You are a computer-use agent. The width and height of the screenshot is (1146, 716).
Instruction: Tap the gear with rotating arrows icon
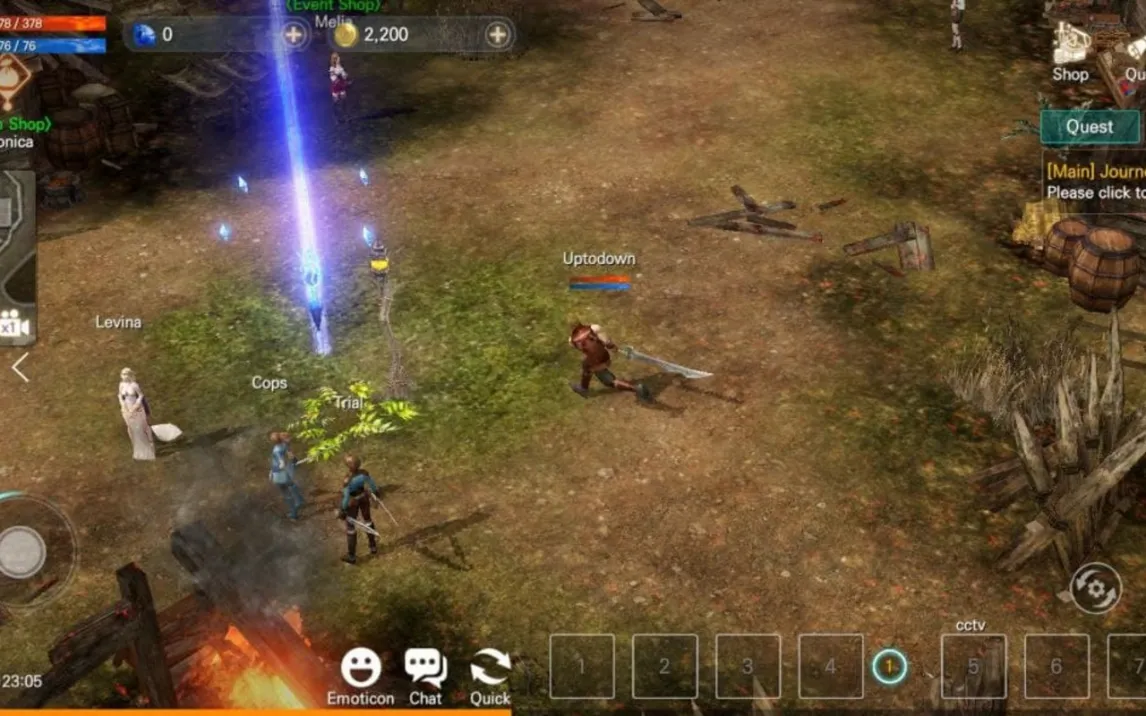pyautogui.click(x=1095, y=588)
